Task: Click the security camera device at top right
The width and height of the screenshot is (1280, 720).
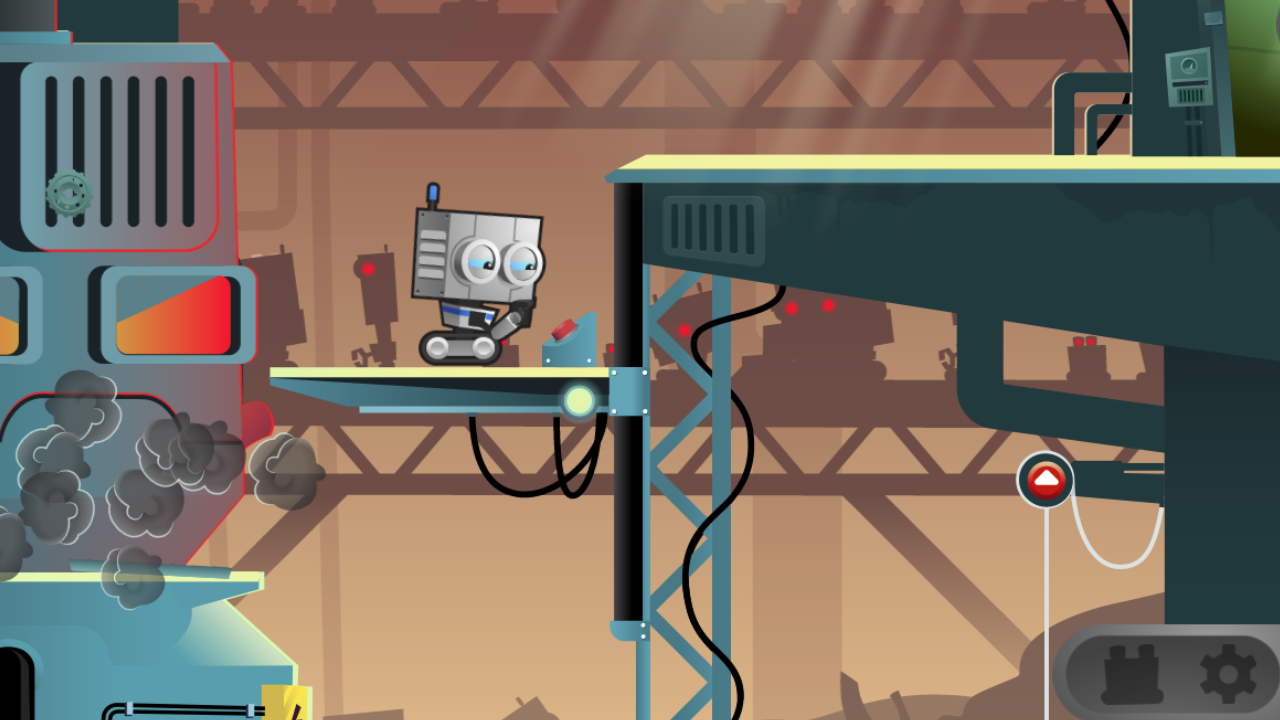Action: (x=1188, y=75)
